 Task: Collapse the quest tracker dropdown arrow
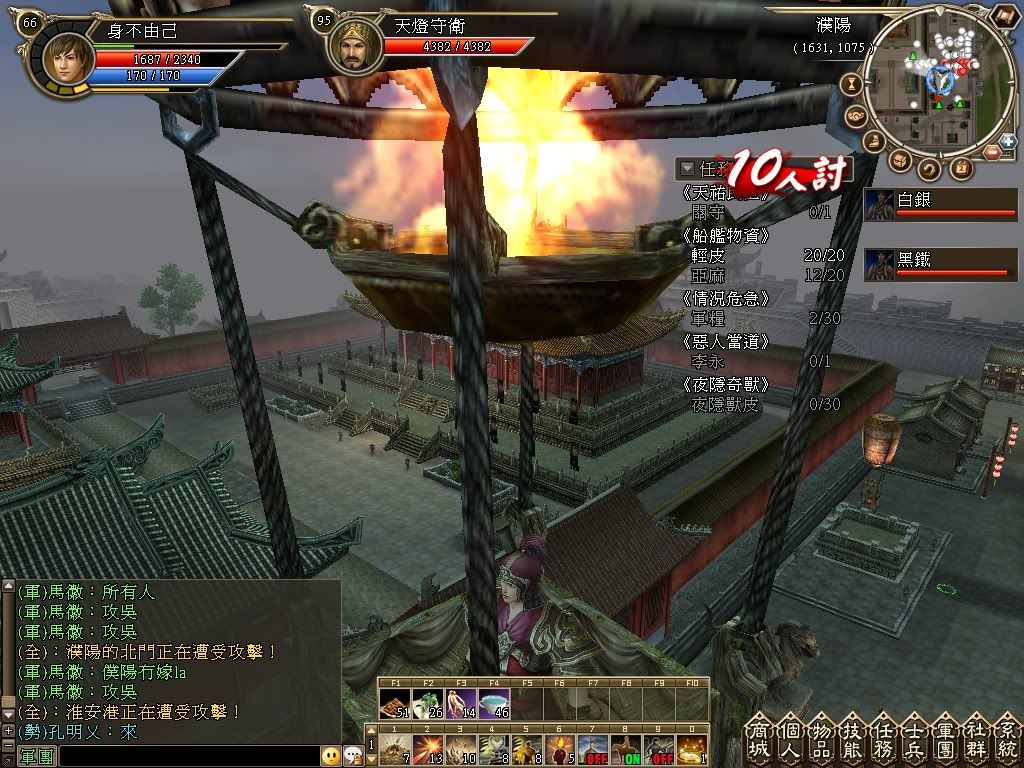(687, 168)
